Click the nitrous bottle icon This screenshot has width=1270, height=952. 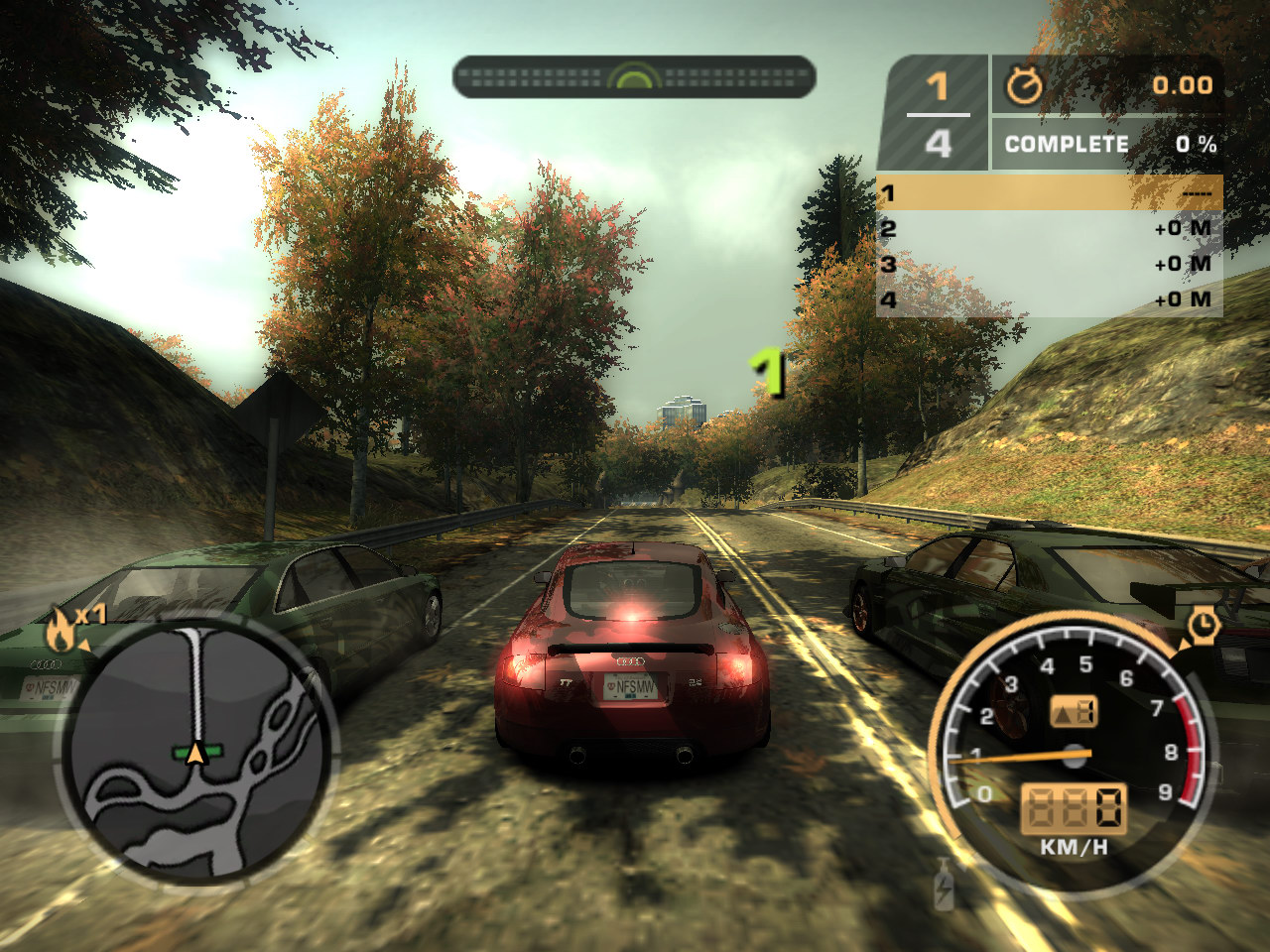[x=944, y=885]
